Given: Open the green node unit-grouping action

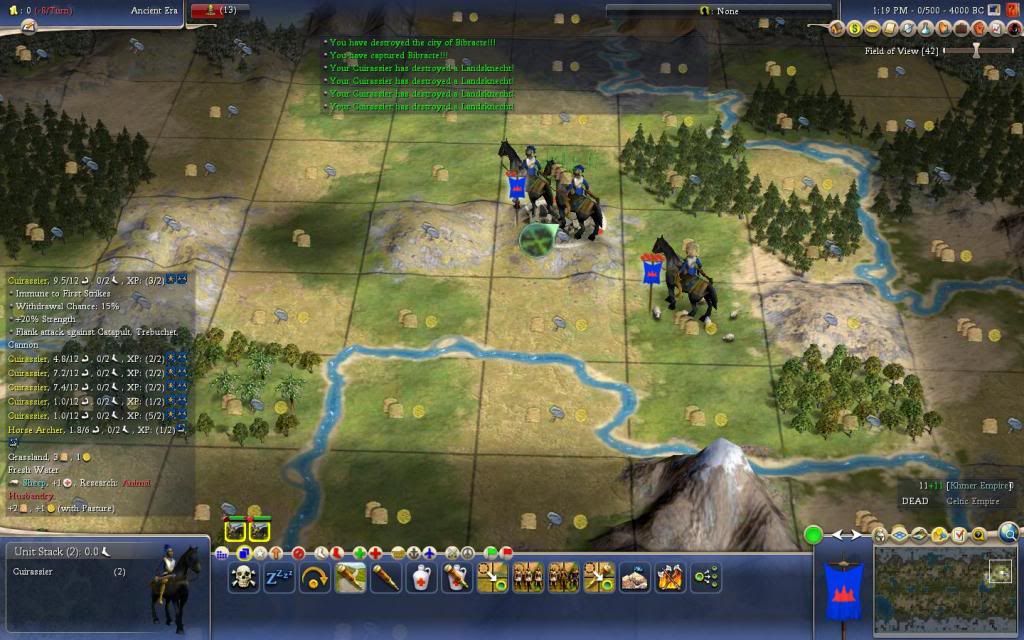Looking at the screenshot, I should (x=706, y=577).
